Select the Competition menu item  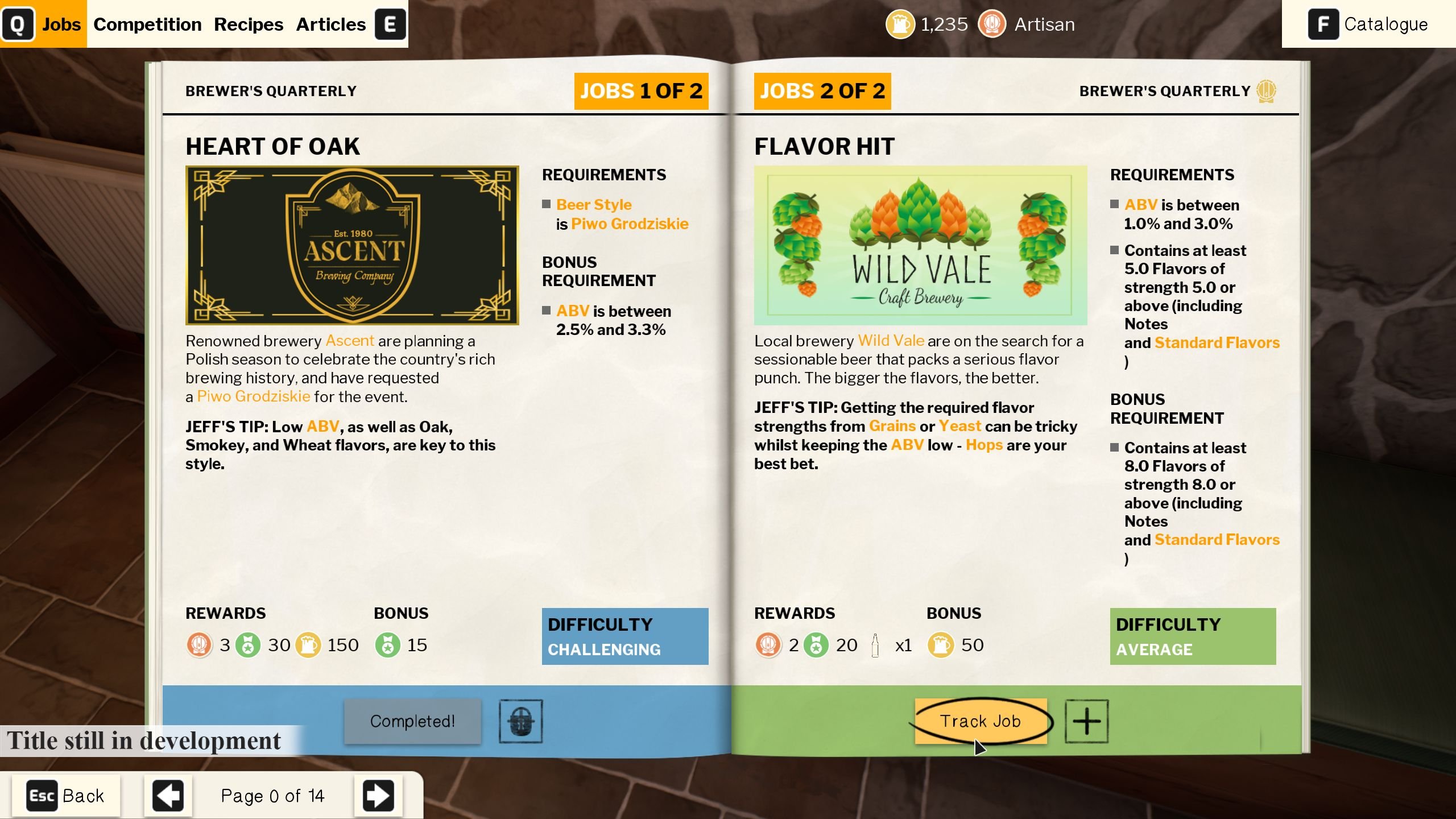point(147,24)
